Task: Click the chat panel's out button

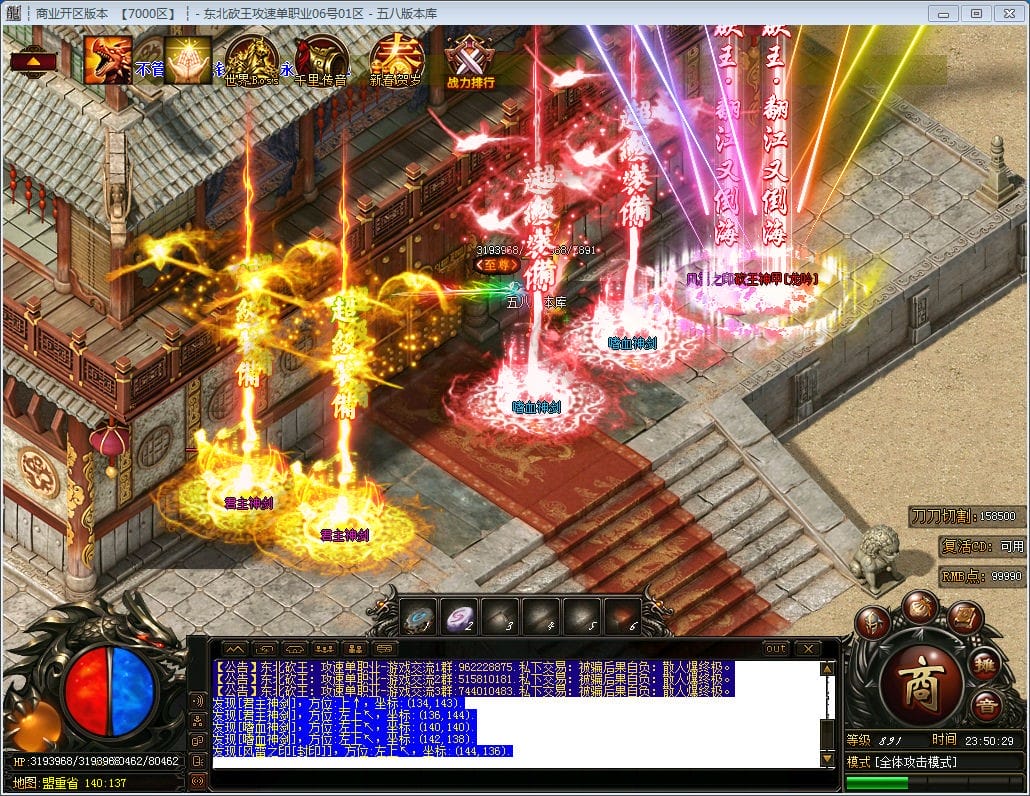Action: (776, 649)
